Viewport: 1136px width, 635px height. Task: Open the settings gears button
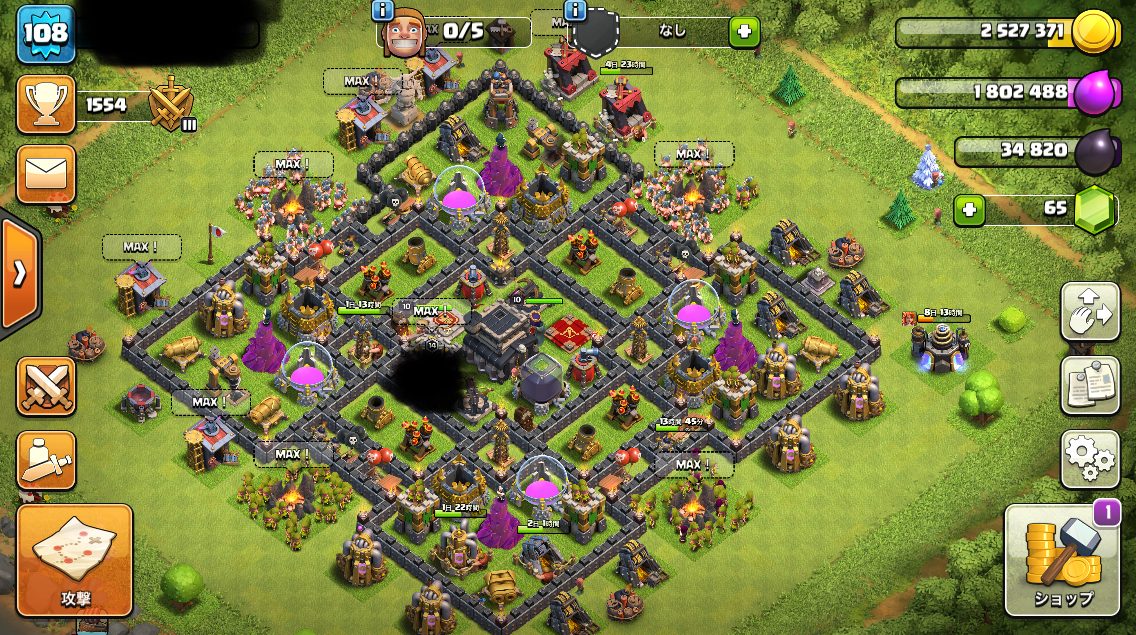(1090, 458)
